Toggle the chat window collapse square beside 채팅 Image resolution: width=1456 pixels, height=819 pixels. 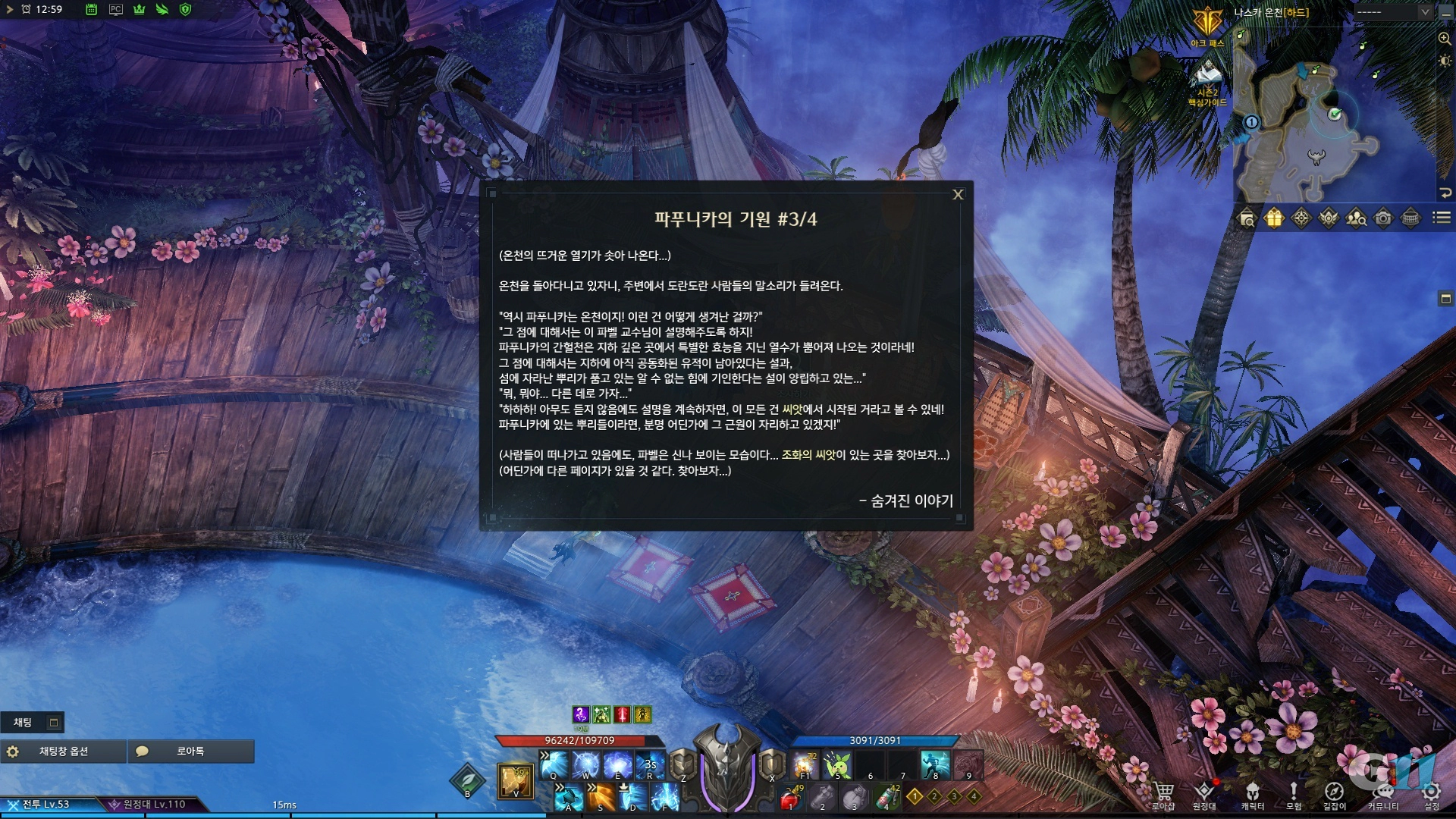pos(52,723)
